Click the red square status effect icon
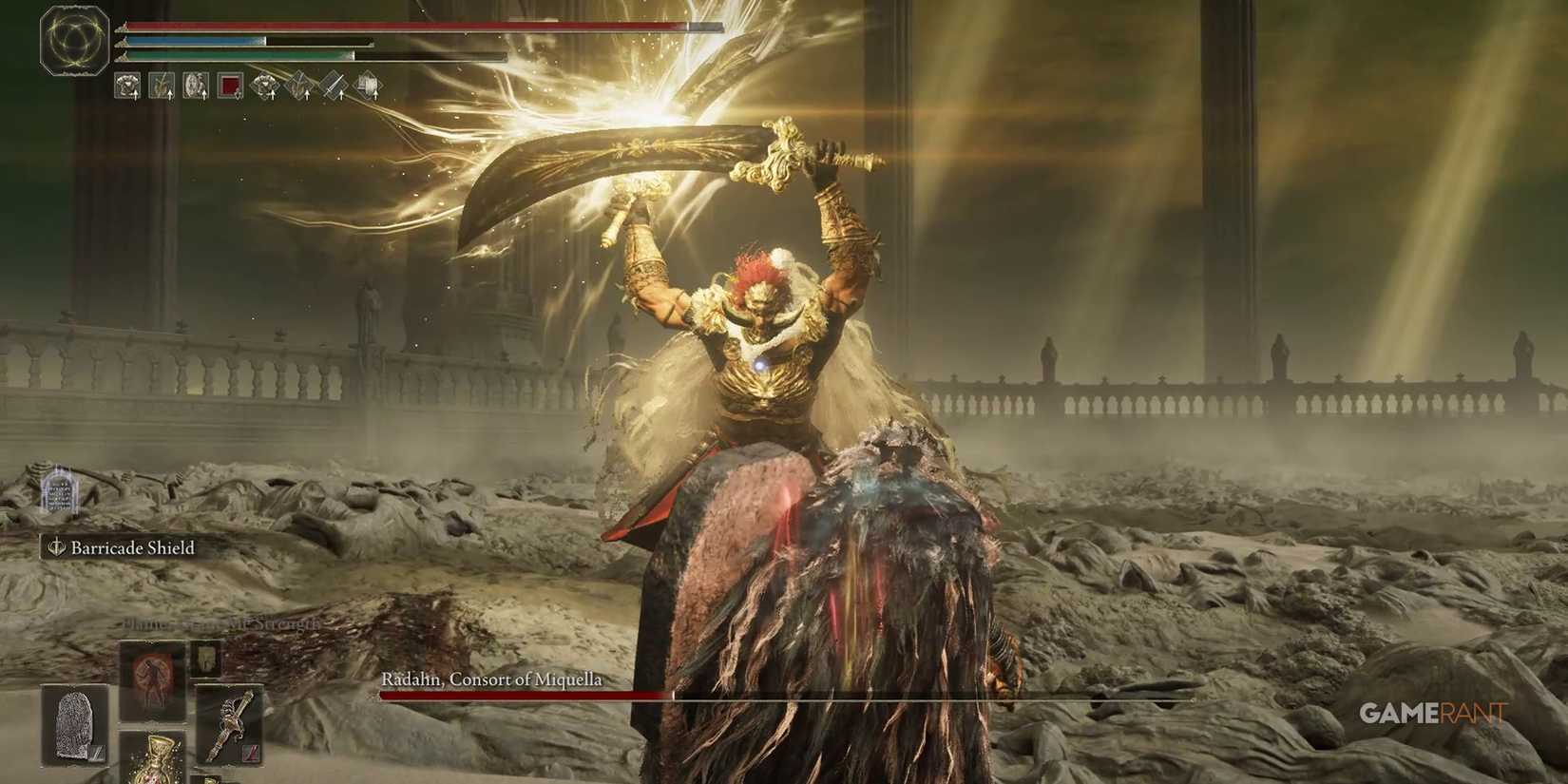This screenshot has width=1568, height=784. click(231, 86)
